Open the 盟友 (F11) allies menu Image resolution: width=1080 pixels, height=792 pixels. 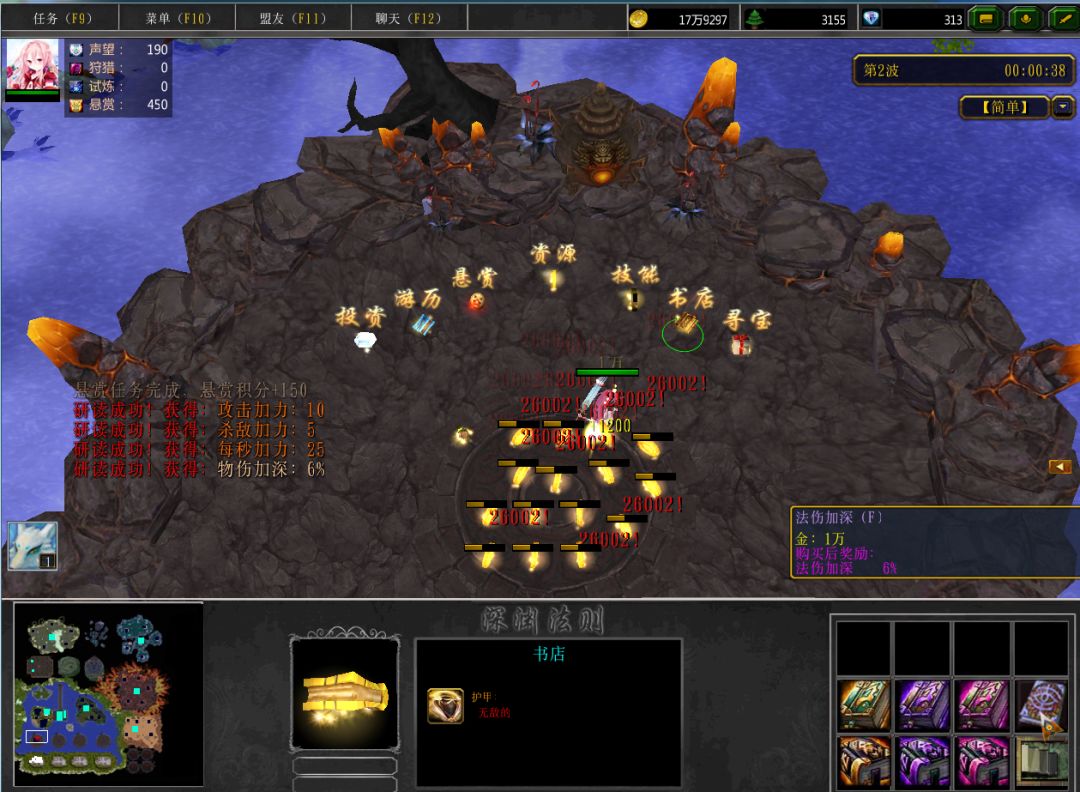click(x=294, y=18)
